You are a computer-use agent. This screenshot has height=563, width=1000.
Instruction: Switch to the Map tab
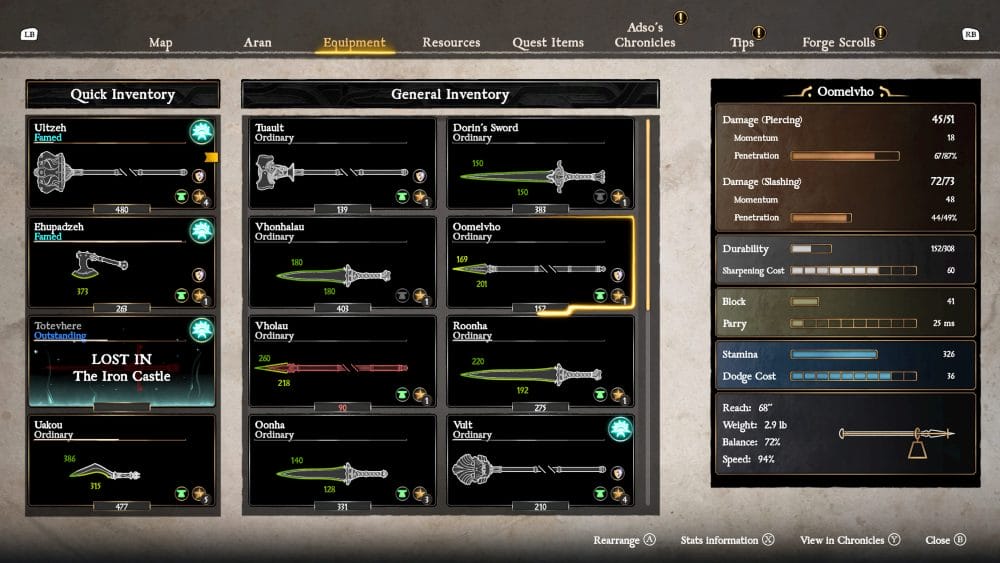160,43
